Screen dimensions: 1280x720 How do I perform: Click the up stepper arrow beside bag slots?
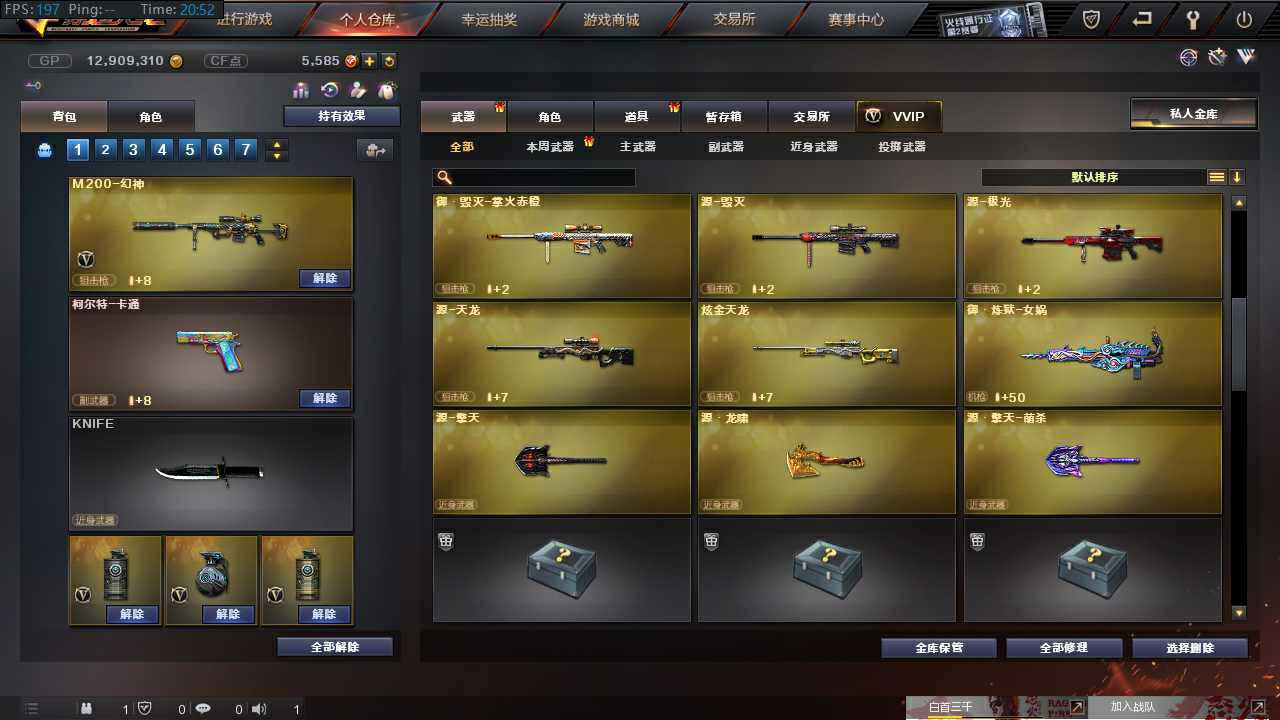tap(277, 143)
